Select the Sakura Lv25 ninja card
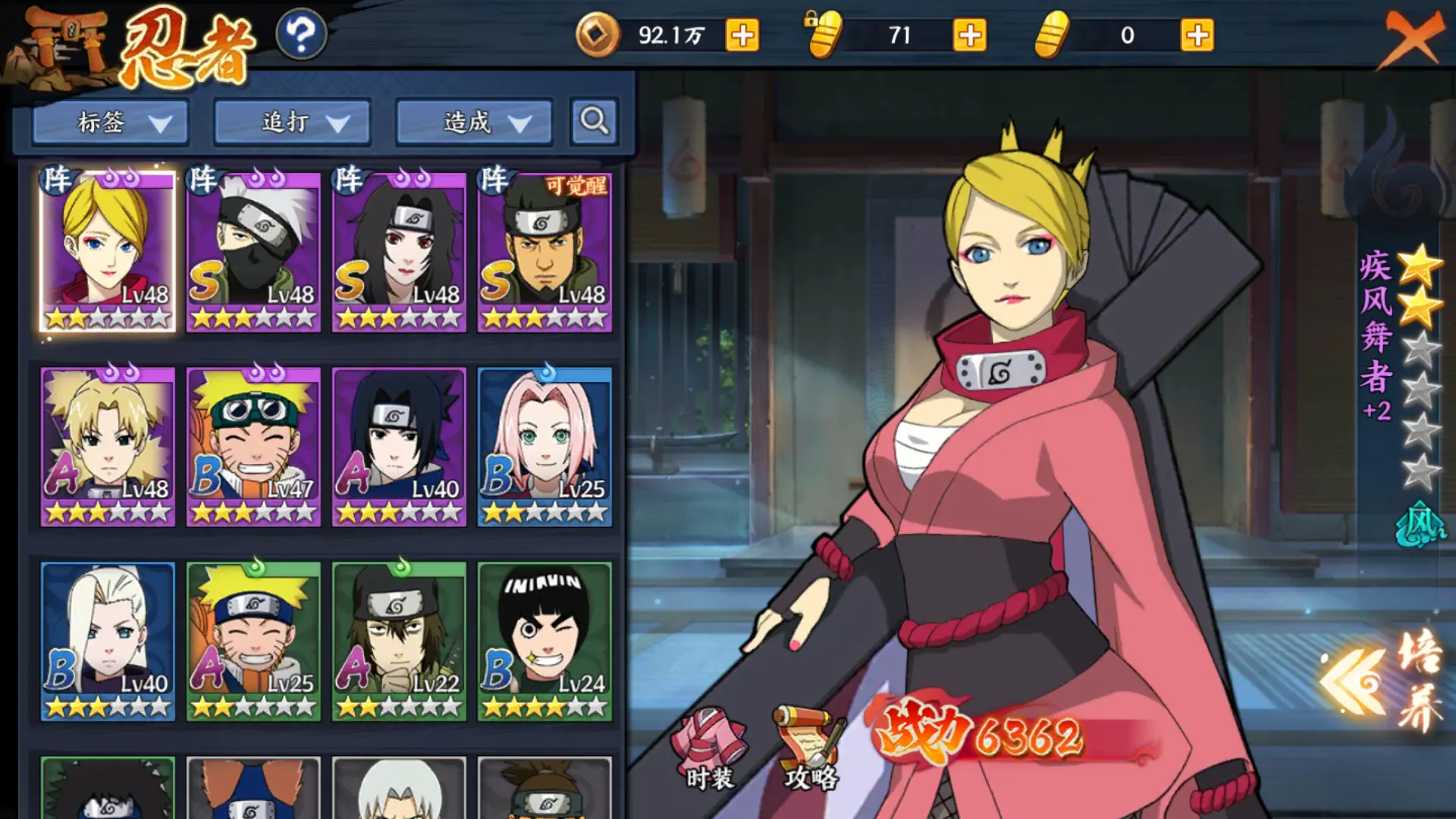Viewport: 1456px width, 819px height. click(544, 446)
